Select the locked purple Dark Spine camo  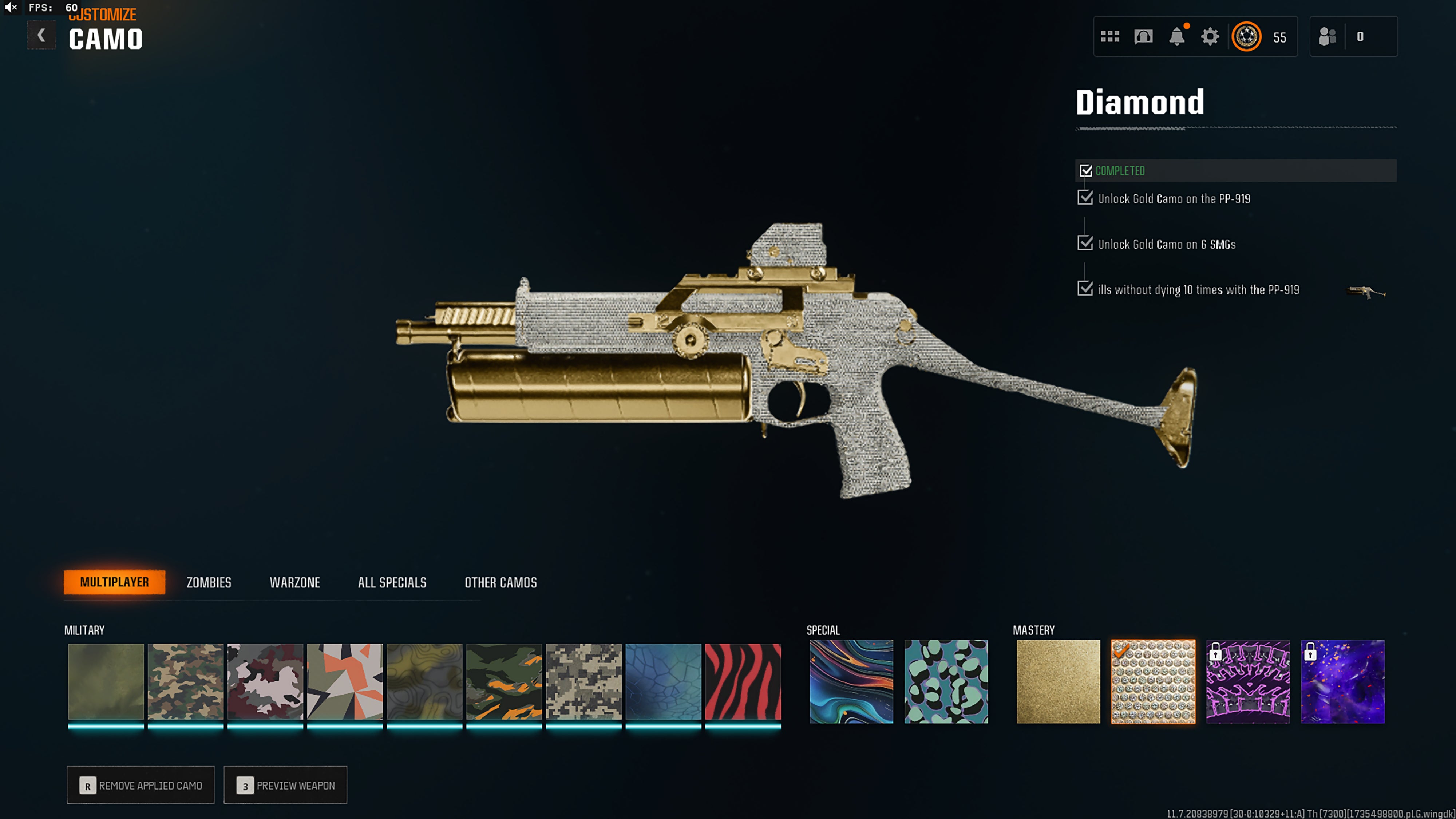(x=1248, y=682)
